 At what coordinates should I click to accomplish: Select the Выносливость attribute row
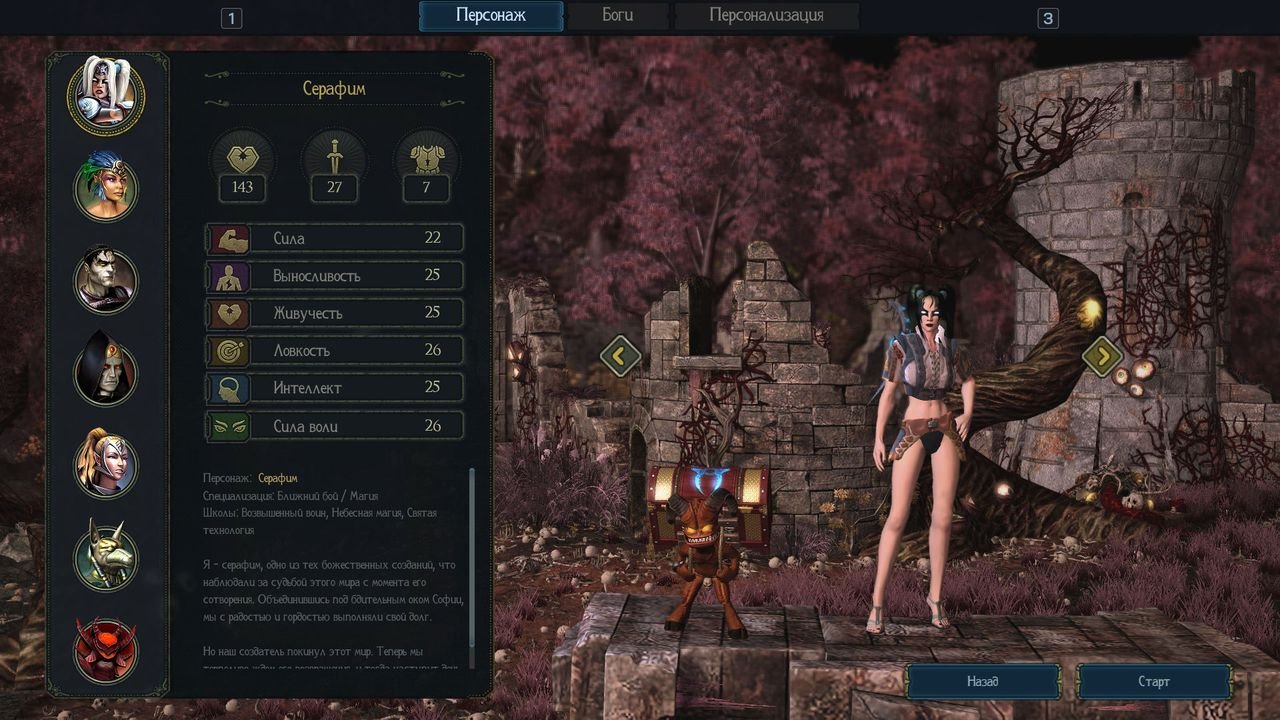(335, 275)
